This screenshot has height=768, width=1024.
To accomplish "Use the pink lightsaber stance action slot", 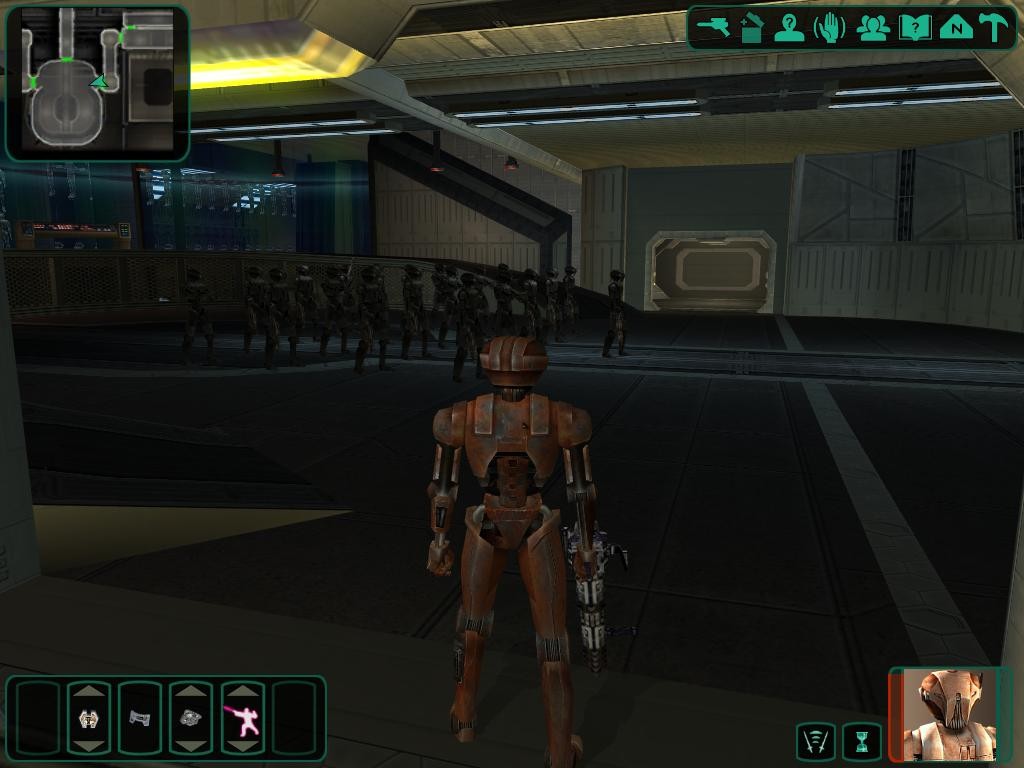I will tap(242, 718).
